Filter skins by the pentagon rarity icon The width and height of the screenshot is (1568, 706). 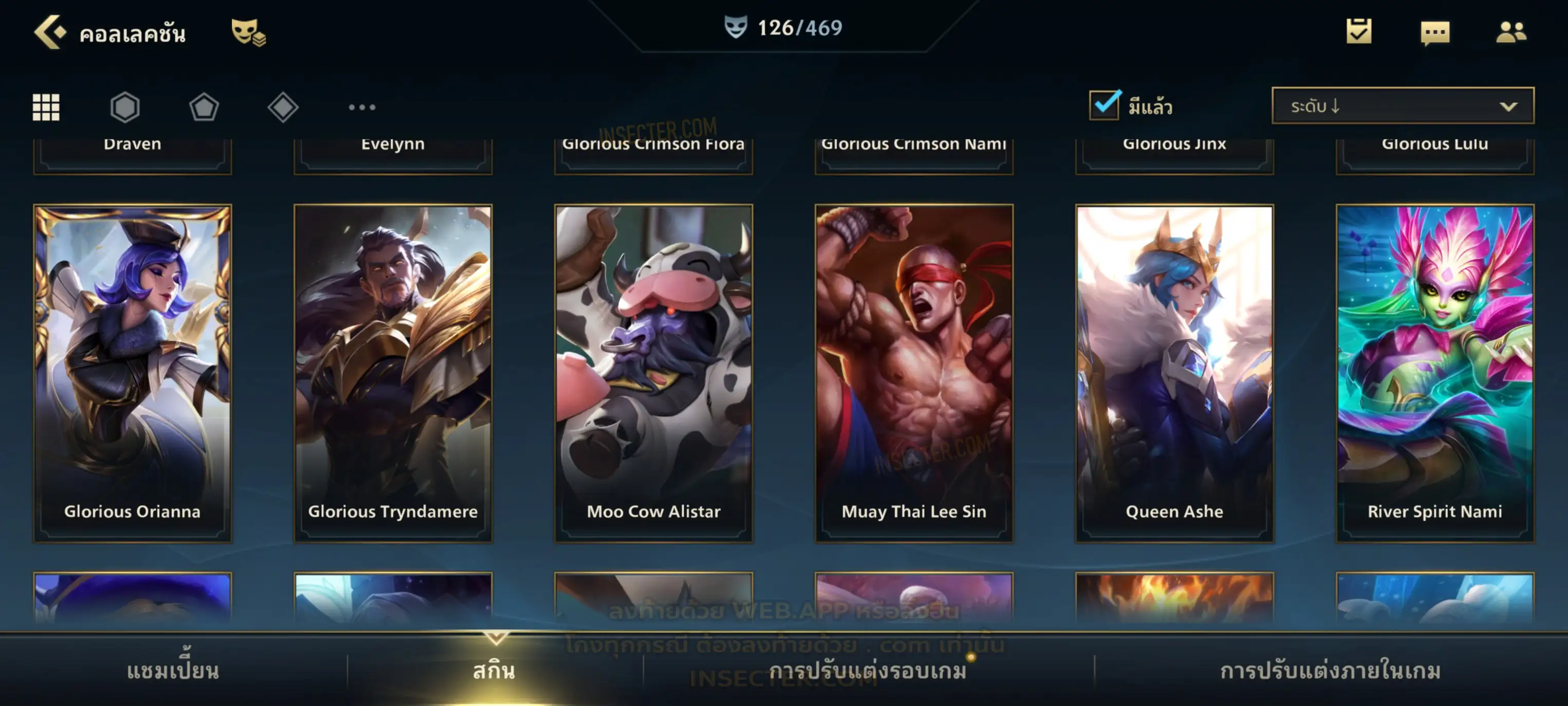coord(204,107)
